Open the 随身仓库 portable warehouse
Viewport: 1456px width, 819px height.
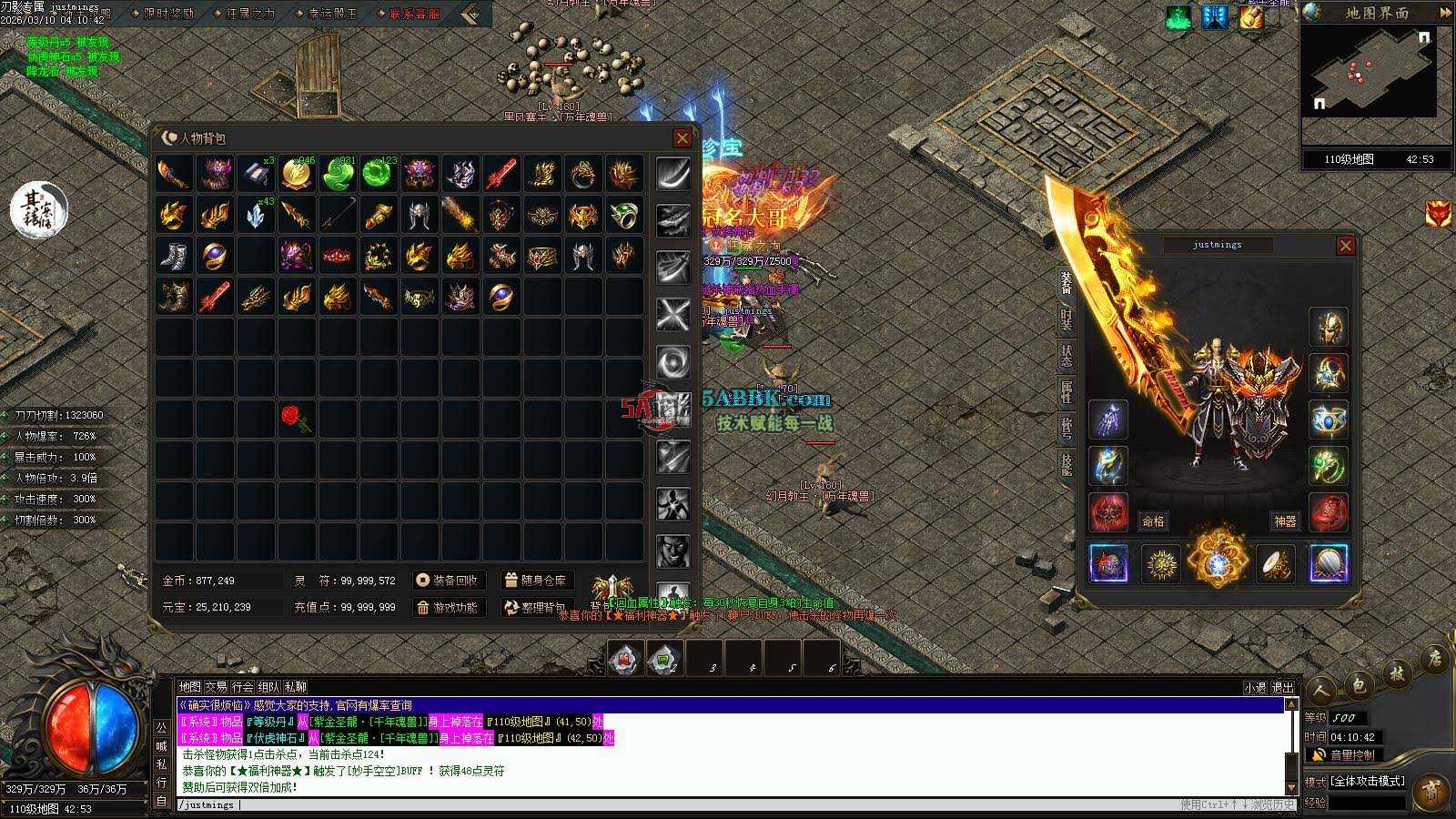pyautogui.click(x=536, y=581)
